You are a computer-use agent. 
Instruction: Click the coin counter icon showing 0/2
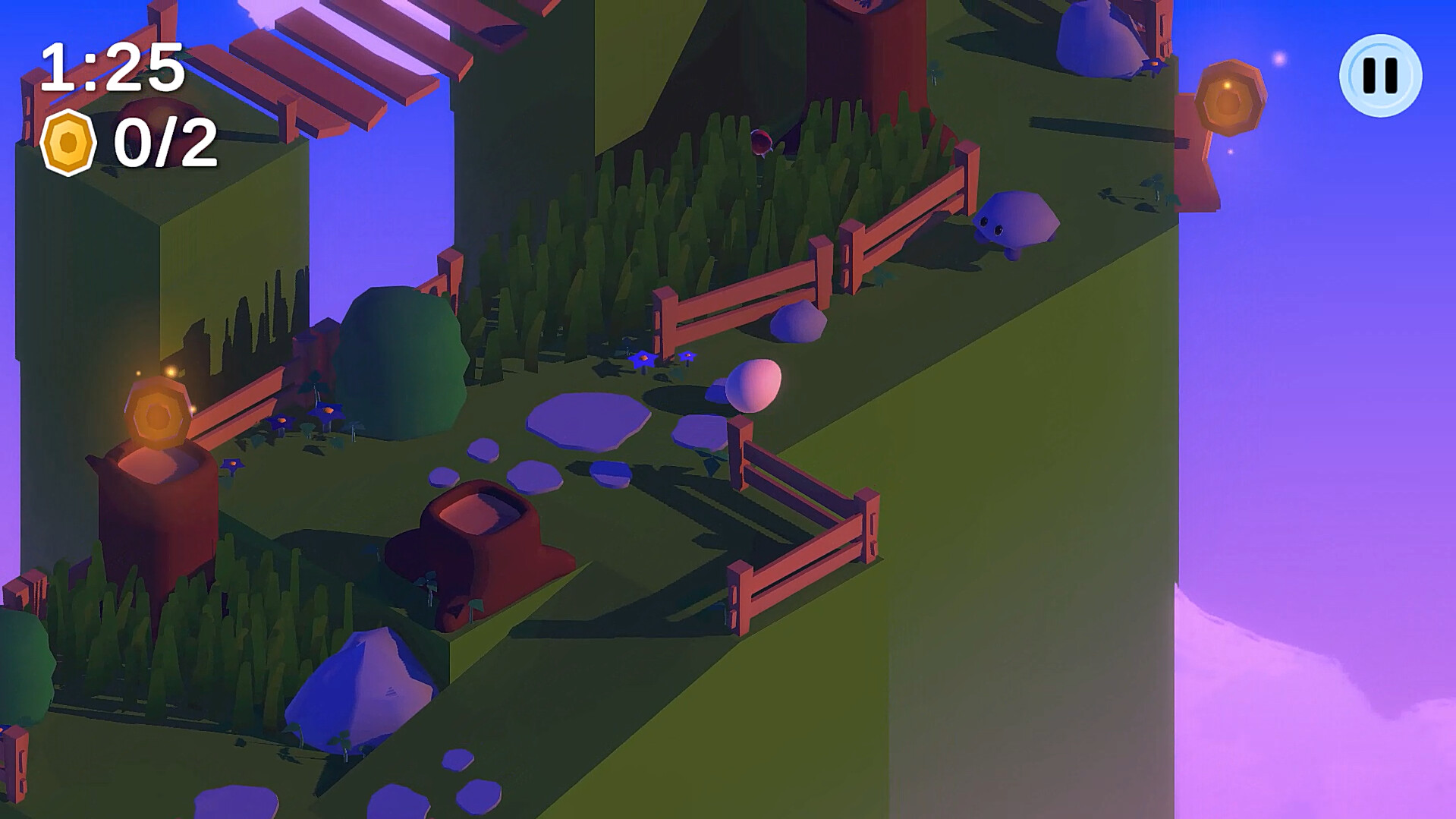pyautogui.click(x=69, y=144)
